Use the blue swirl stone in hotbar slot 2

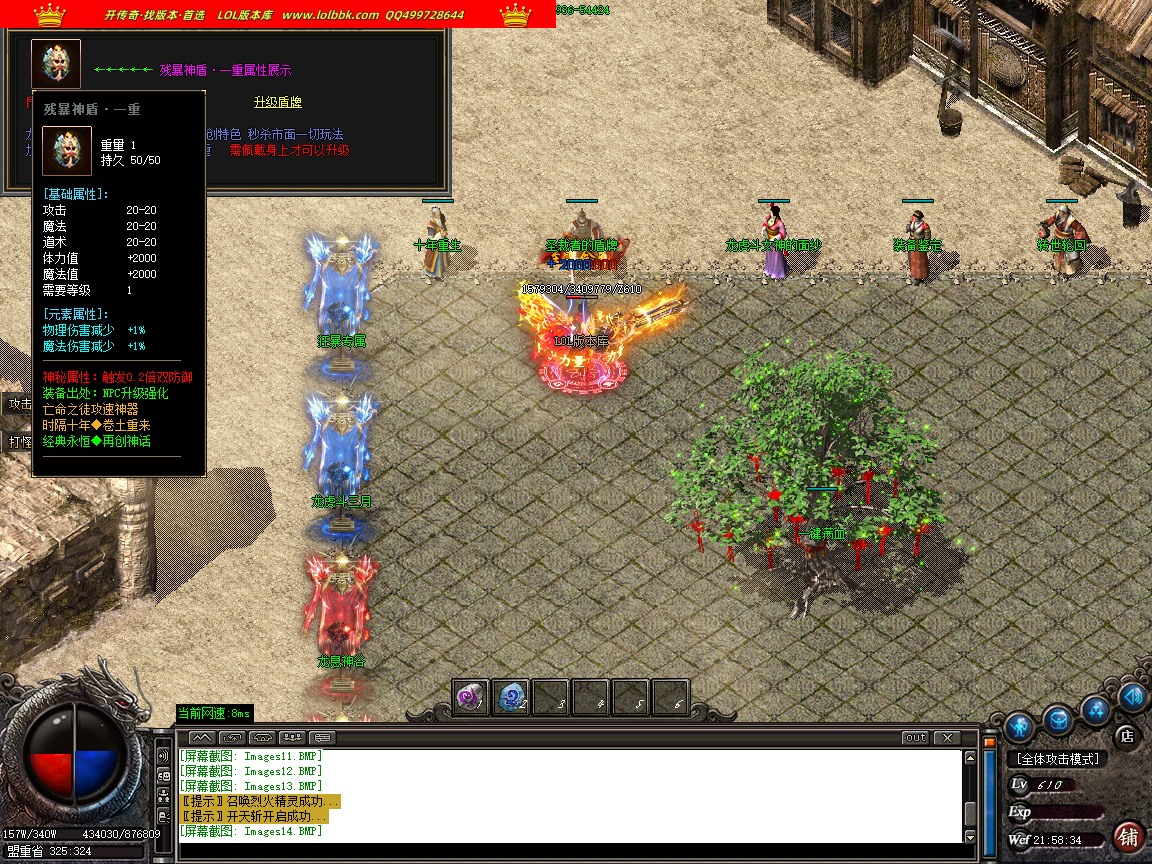click(511, 699)
